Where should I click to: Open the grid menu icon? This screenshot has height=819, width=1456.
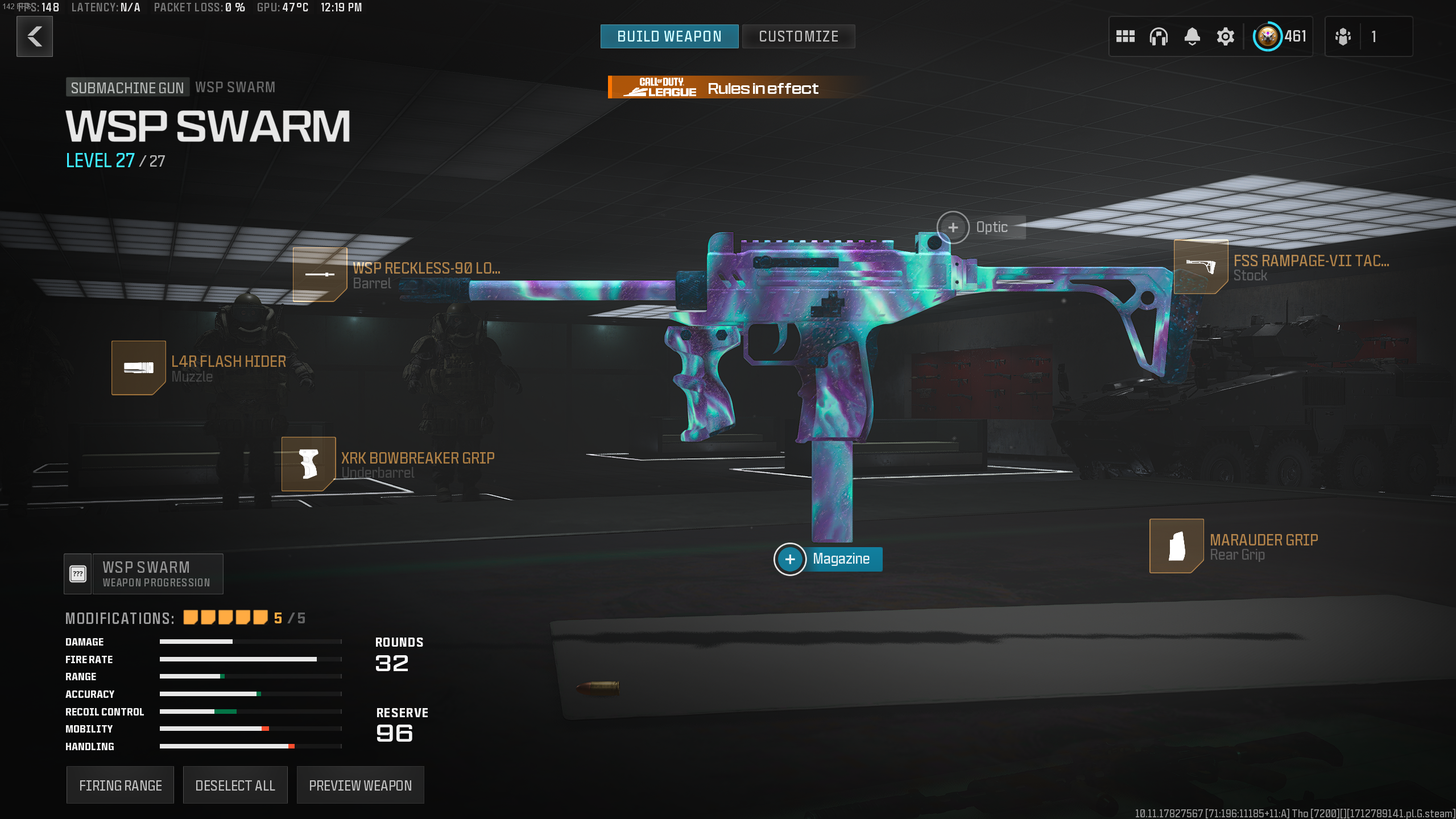pos(1125,36)
